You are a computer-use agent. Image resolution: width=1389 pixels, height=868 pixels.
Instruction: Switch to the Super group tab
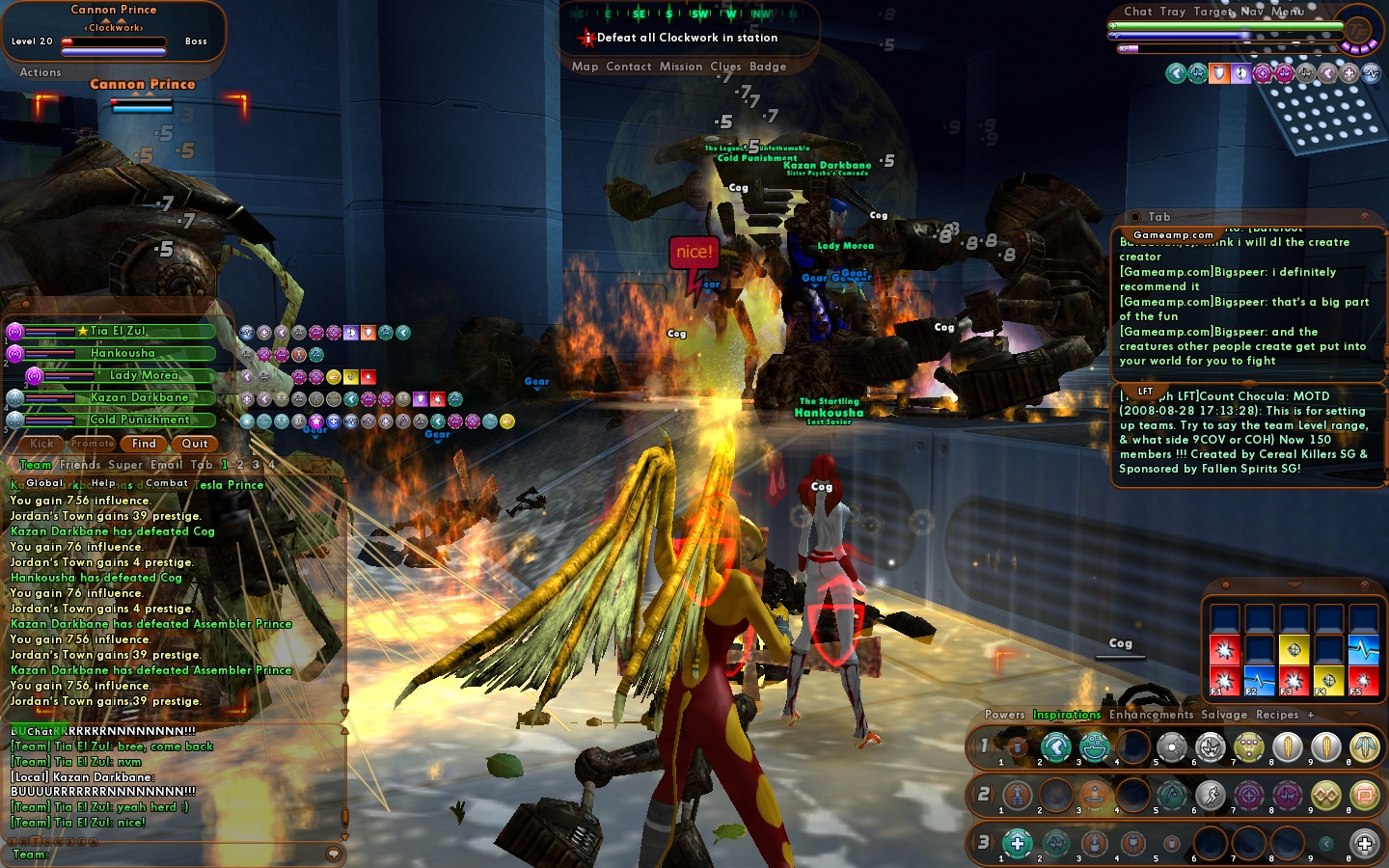[x=124, y=465]
